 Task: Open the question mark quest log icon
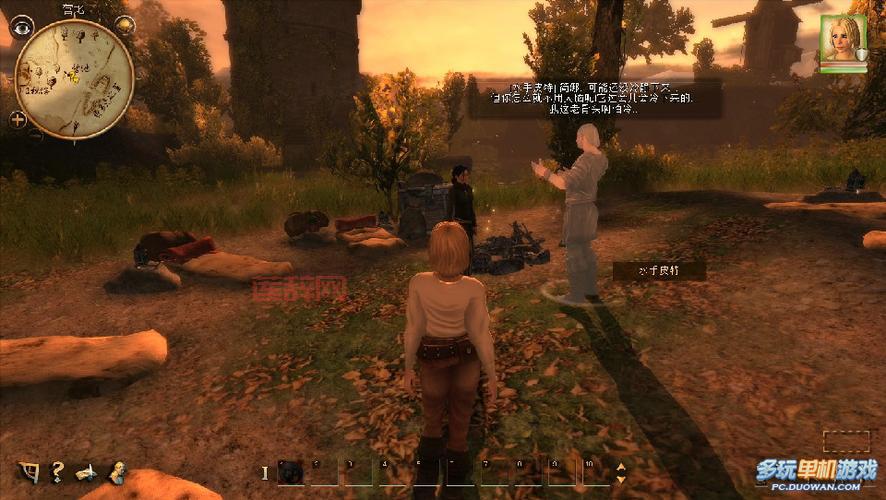click(x=58, y=470)
